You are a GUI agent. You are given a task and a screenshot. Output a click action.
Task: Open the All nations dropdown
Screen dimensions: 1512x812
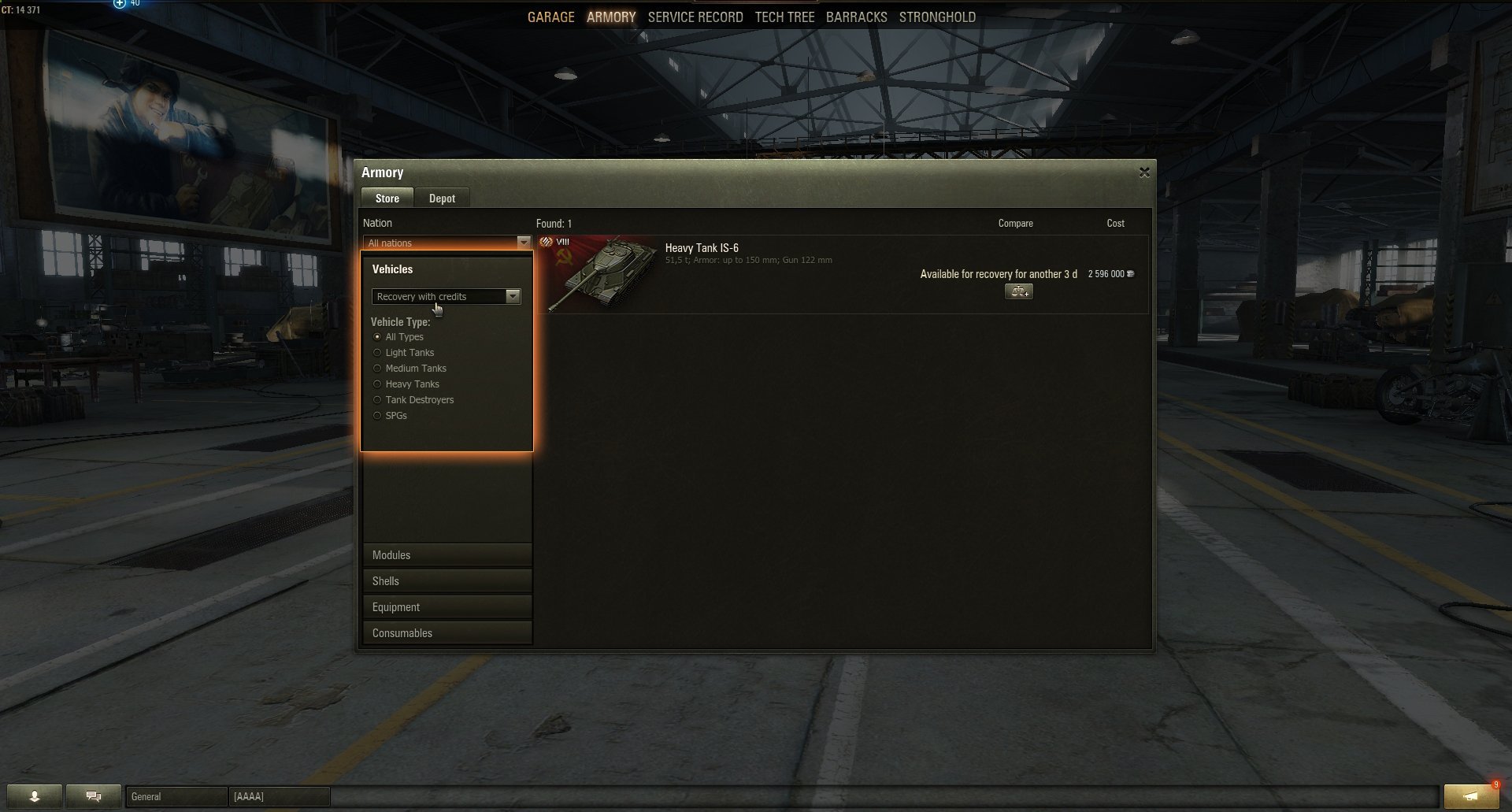point(447,243)
